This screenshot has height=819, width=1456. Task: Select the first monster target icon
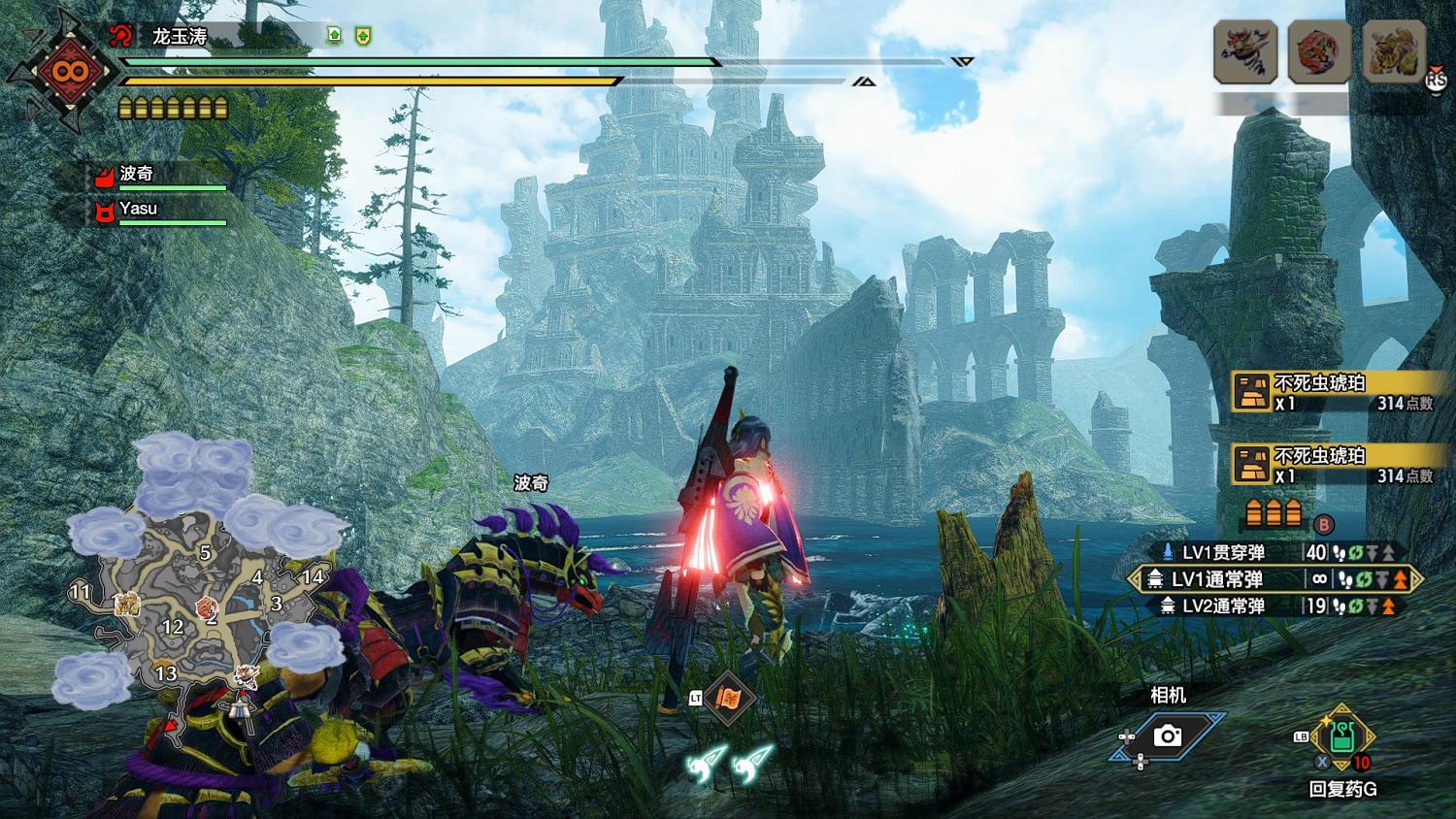[1245, 51]
